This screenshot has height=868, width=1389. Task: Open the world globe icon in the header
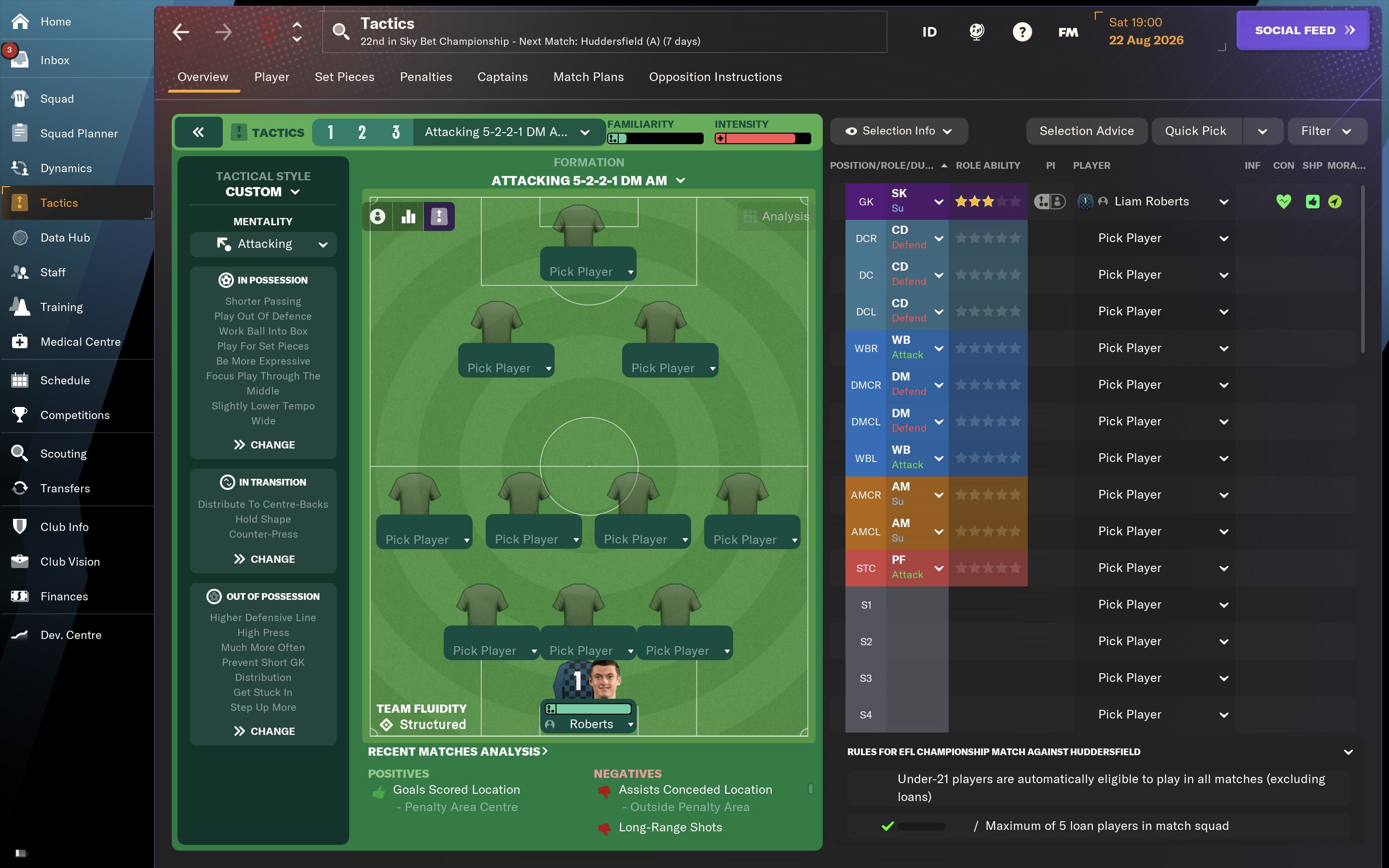(x=976, y=31)
